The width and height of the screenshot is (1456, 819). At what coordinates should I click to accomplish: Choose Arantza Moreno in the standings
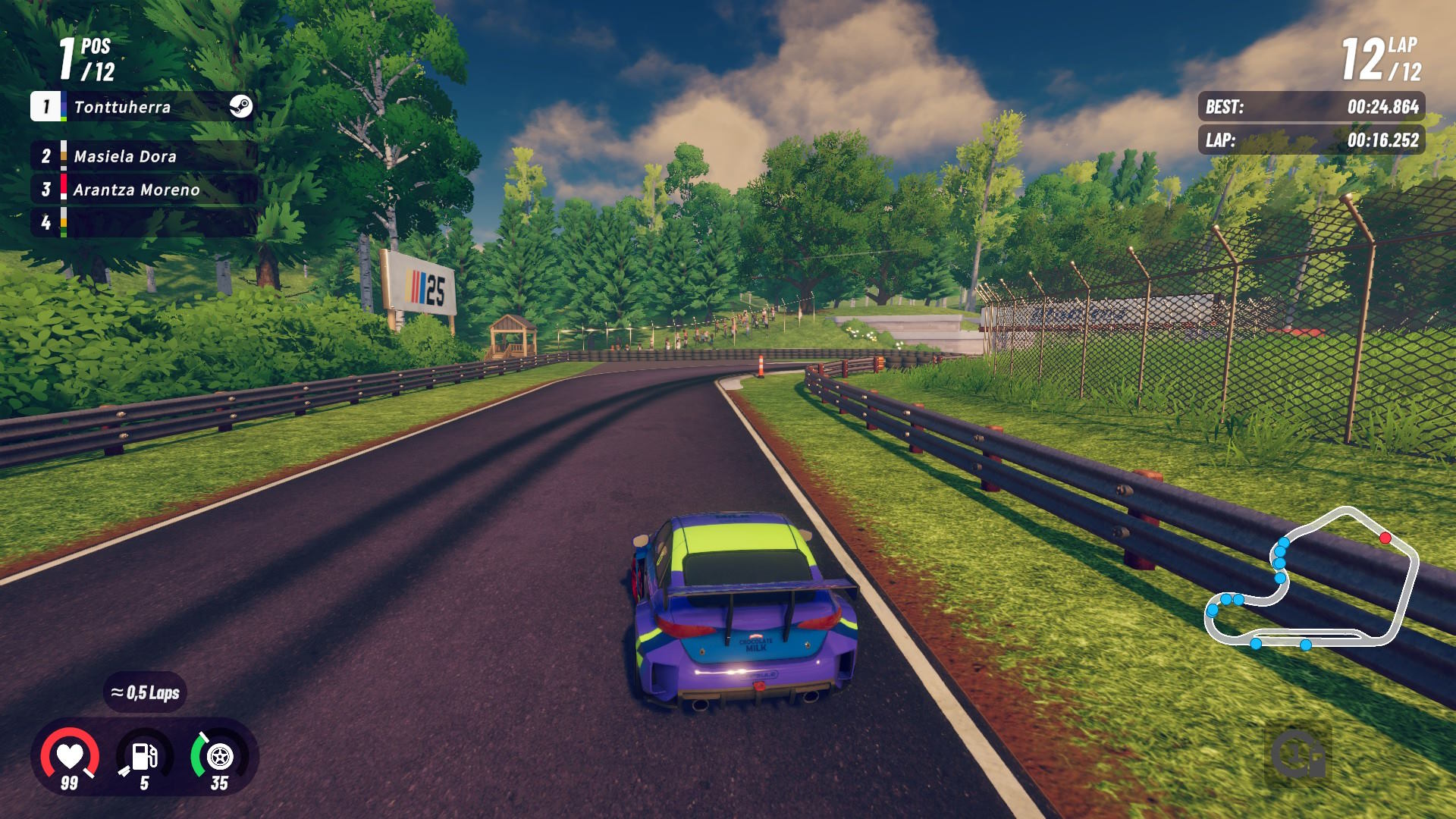pos(136,190)
